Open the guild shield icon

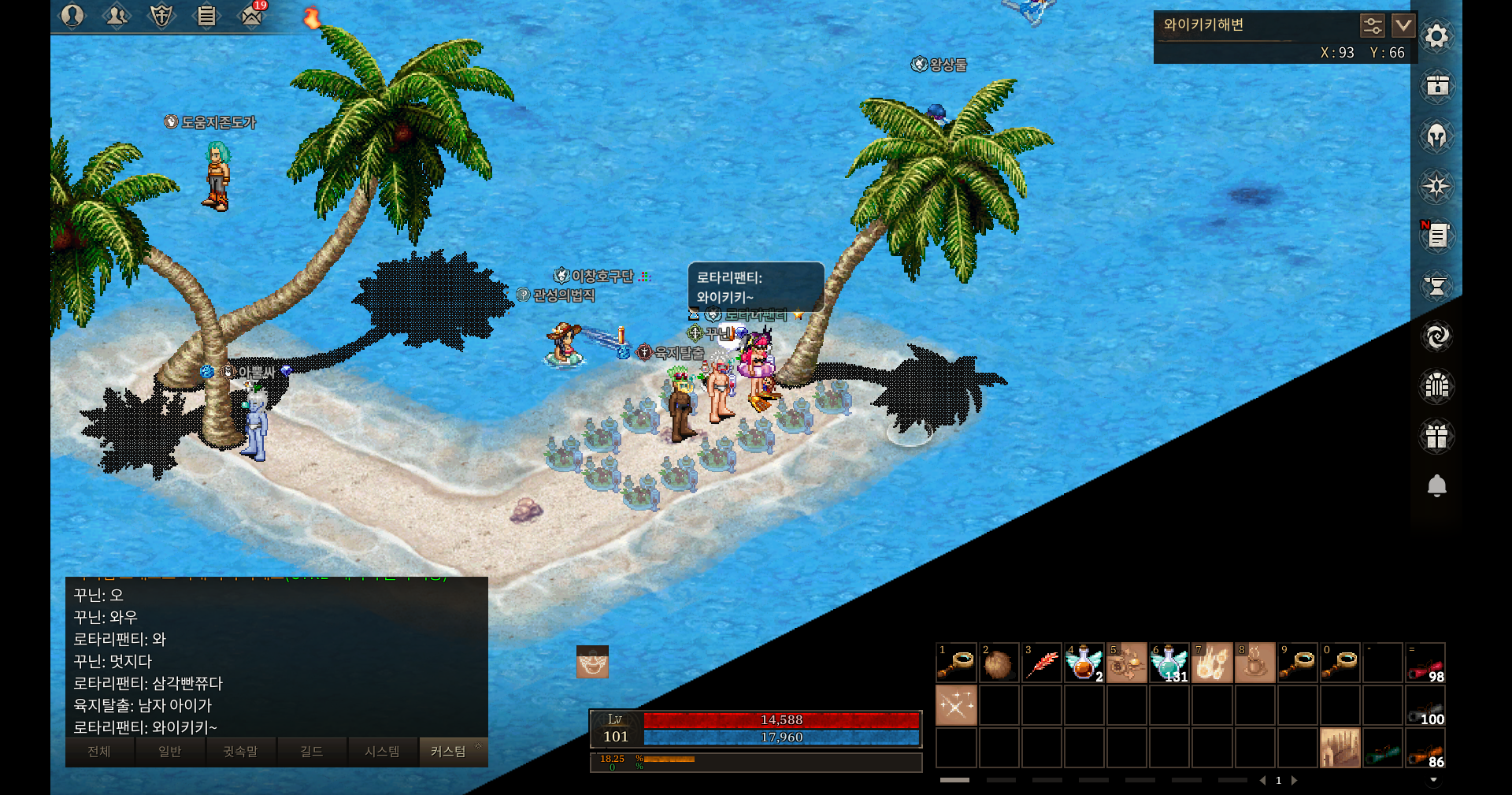[161, 16]
